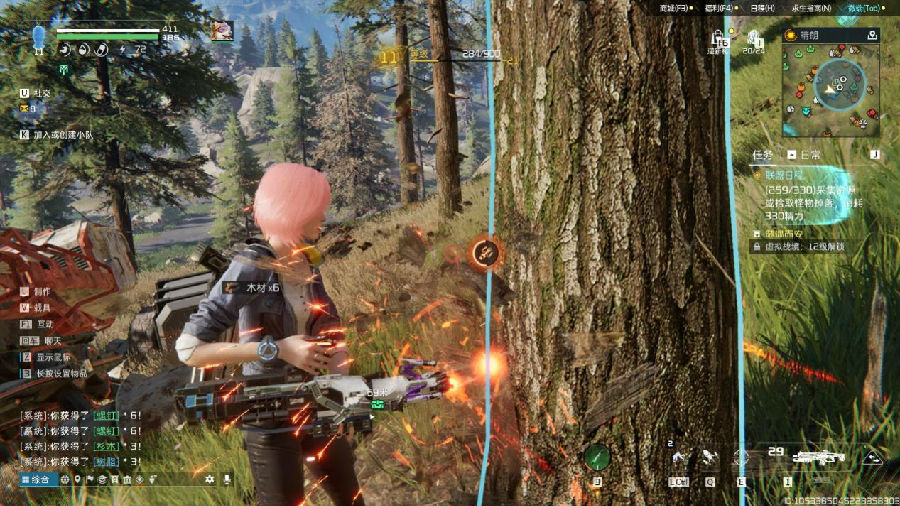The width and height of the screenshot is (900, 506).
Task: Open the minimap
Action: point(831,89)
